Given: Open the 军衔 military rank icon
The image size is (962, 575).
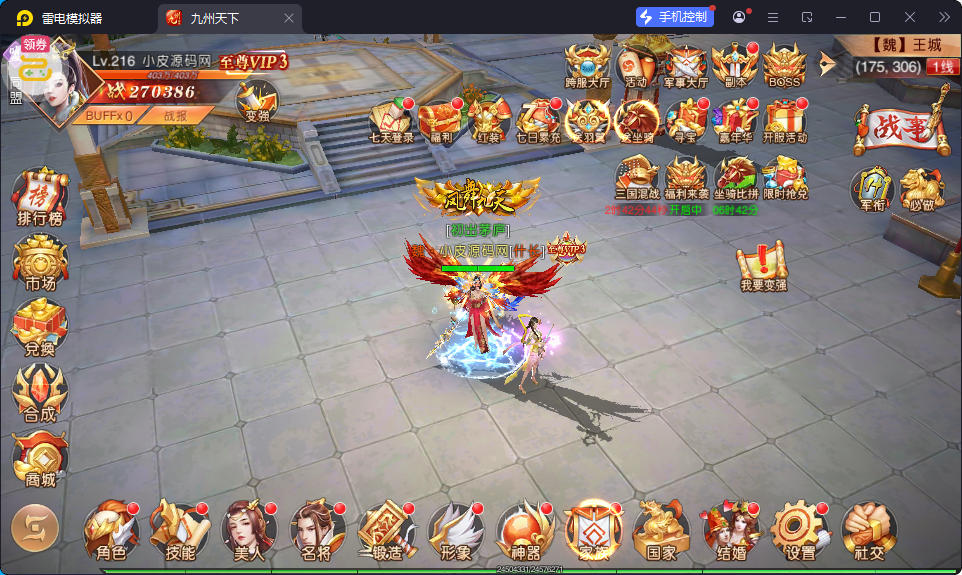Looking at the screenshot, I should click(871, 190).
